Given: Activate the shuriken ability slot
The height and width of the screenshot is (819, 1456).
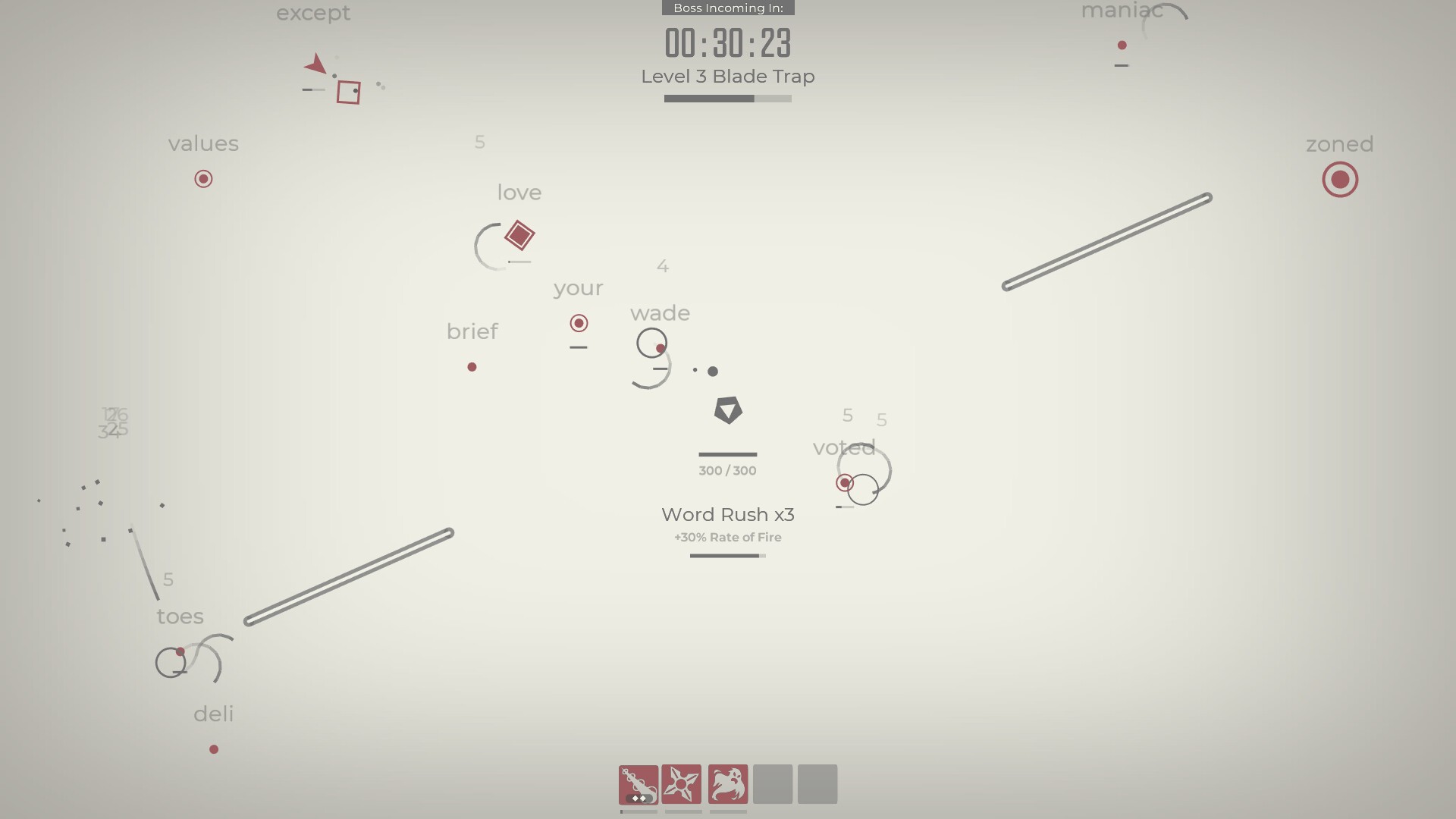Looking at the screenshot, I should tap(682, 783).
